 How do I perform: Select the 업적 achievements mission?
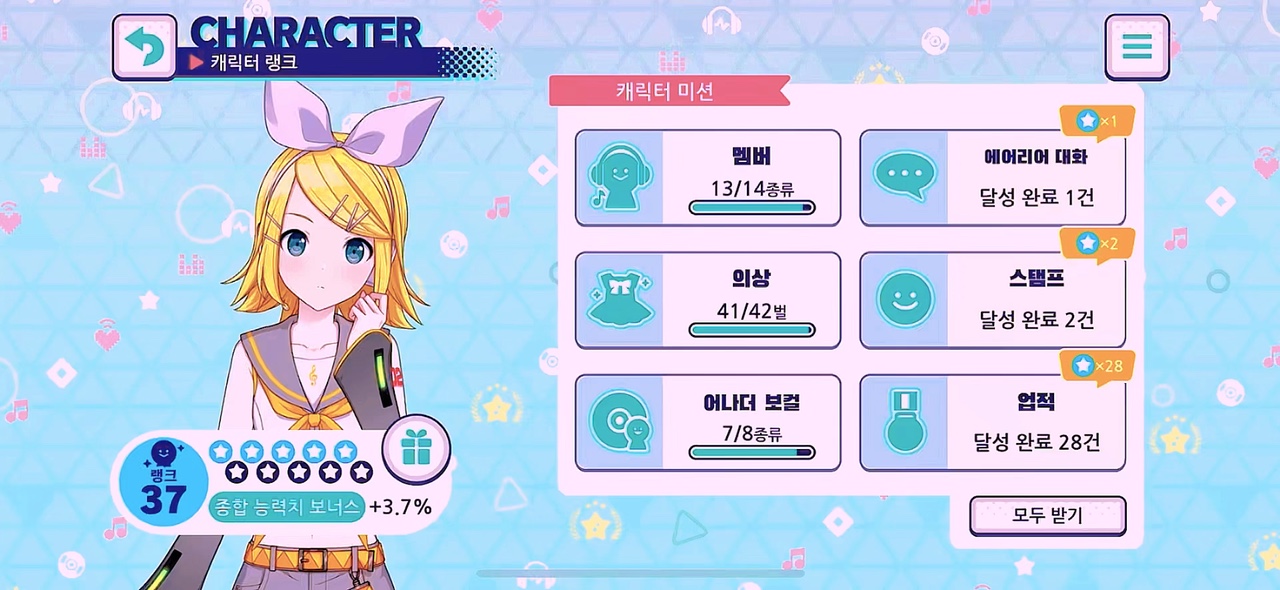pos(992,423)
